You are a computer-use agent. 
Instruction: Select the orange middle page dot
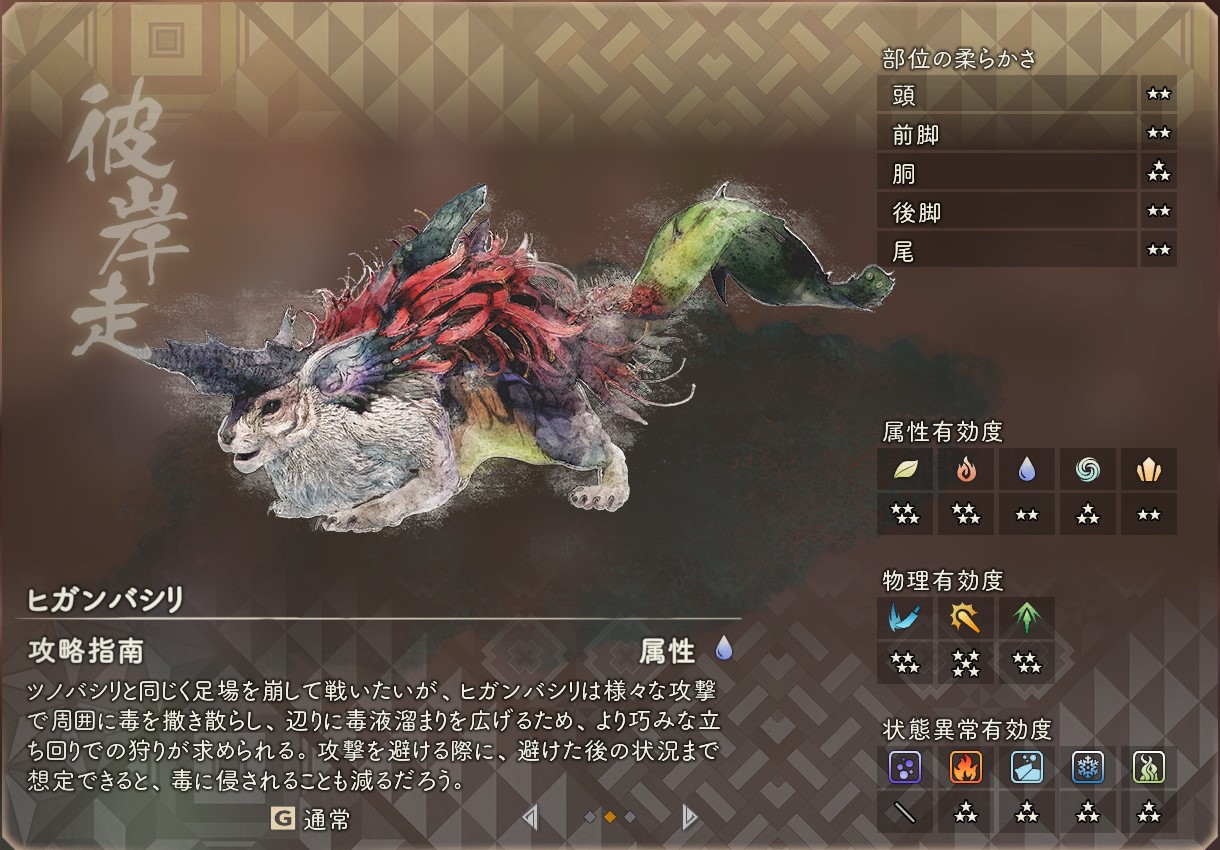point(610,817)
